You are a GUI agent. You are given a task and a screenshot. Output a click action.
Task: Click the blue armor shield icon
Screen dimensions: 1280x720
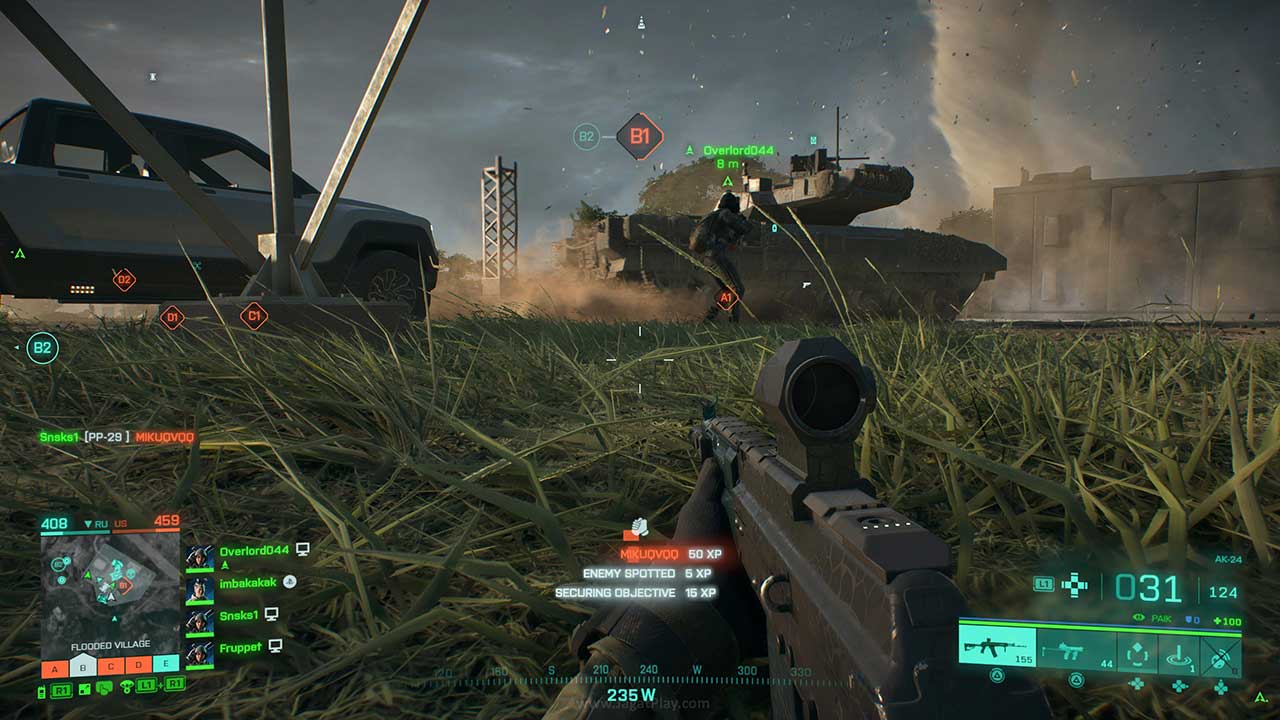tap(1188, 619)
